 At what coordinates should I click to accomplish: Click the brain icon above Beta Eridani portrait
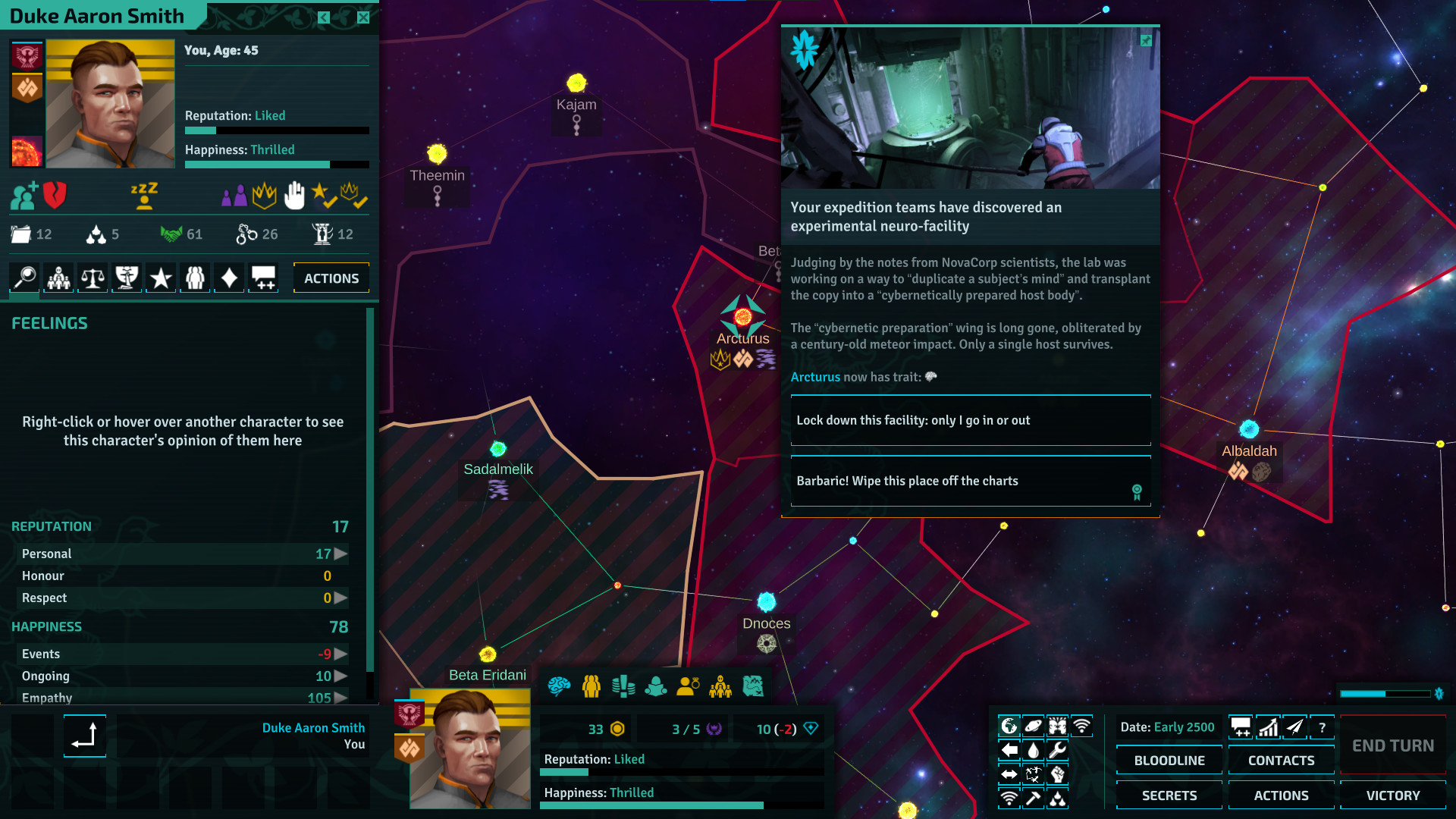pyautogui.click(x=560, y=686)
